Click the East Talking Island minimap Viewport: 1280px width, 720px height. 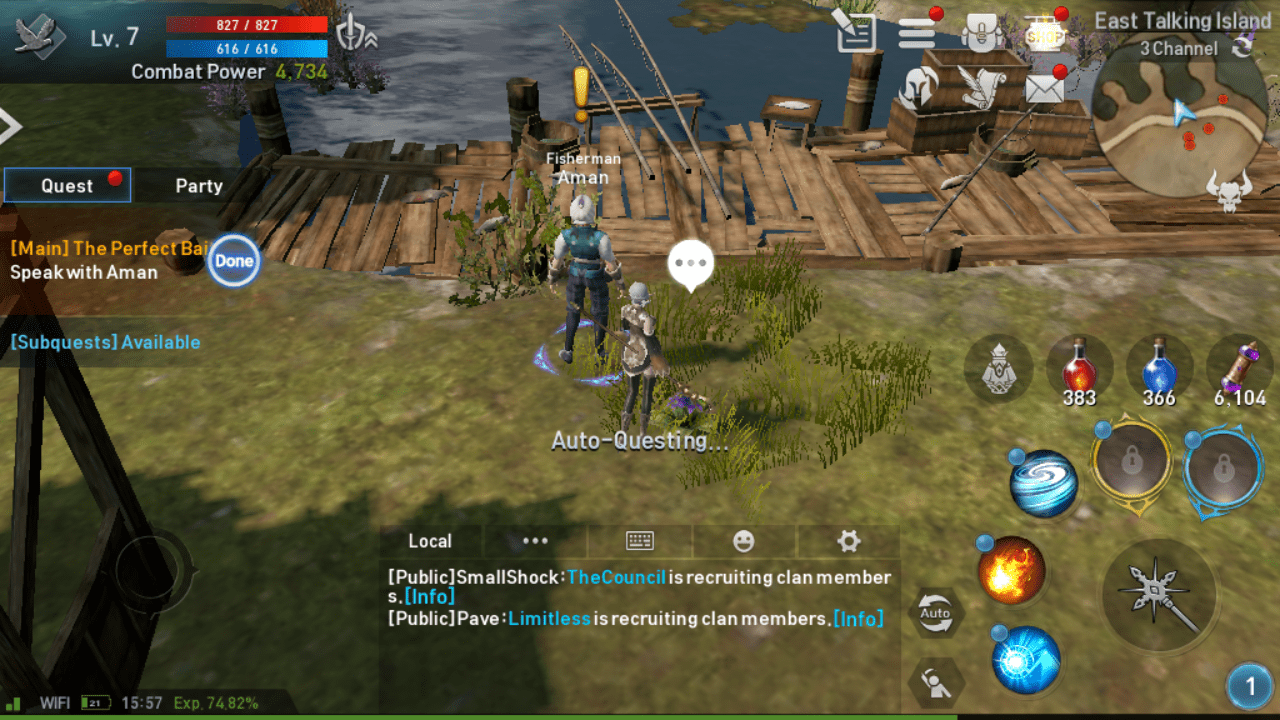tap(1180, 120)
